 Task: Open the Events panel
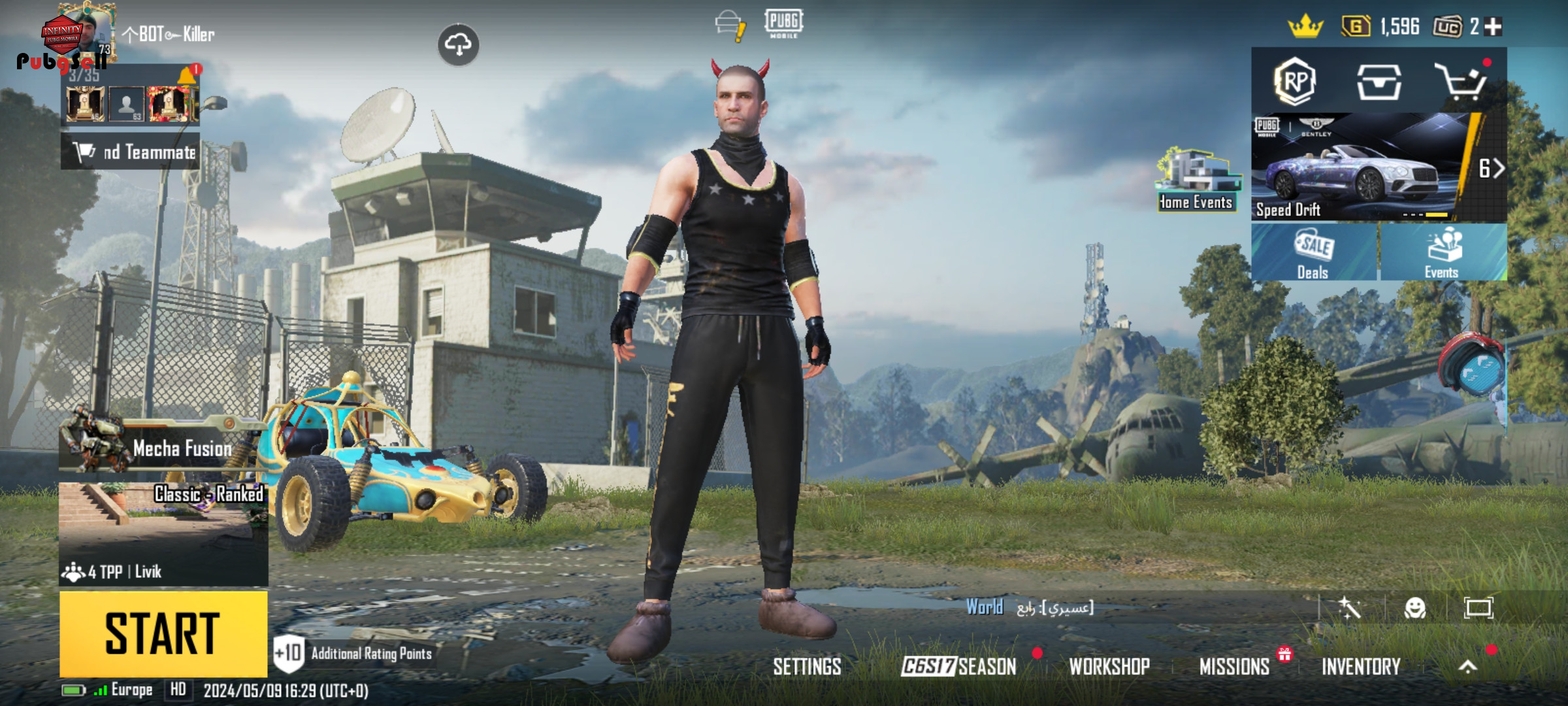[x=1443, y=253]
